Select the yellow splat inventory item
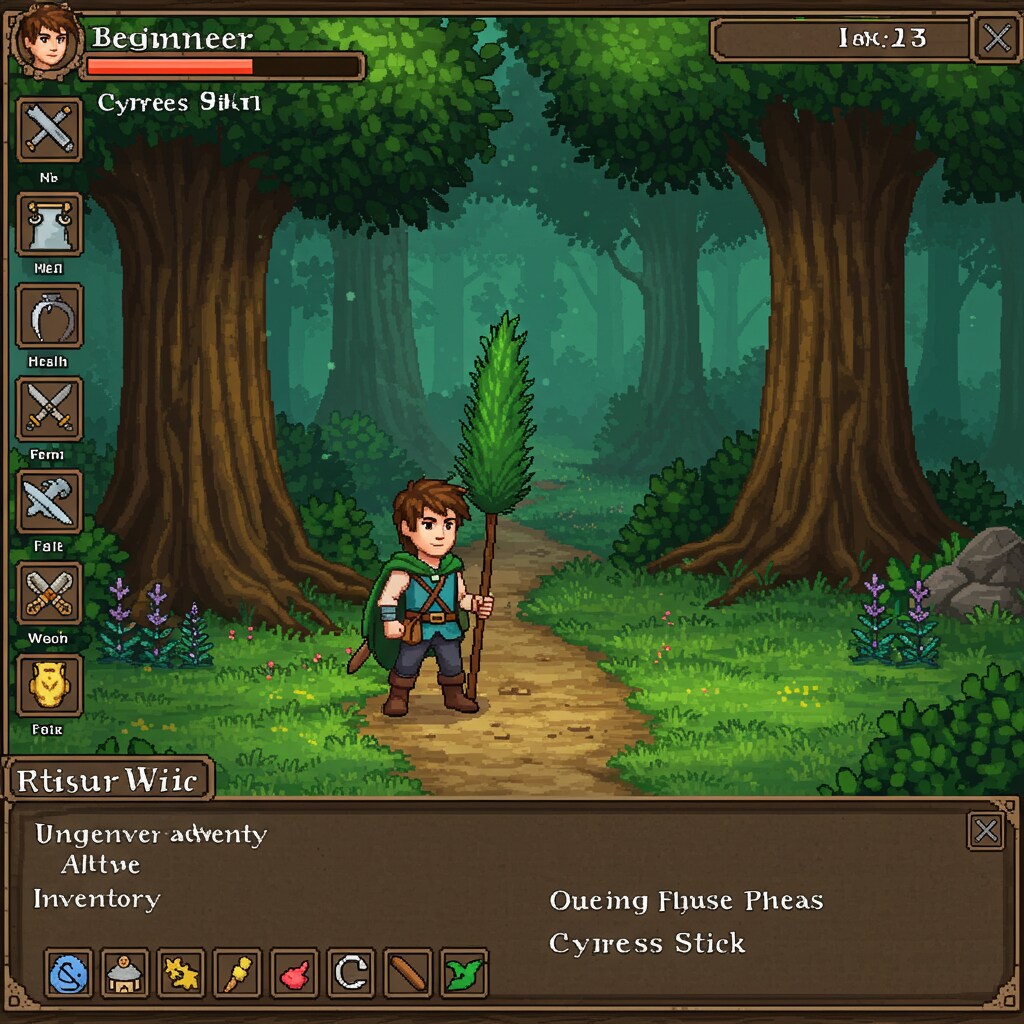The height and width of the screenshot is (1024, 1024). point(181,973)
